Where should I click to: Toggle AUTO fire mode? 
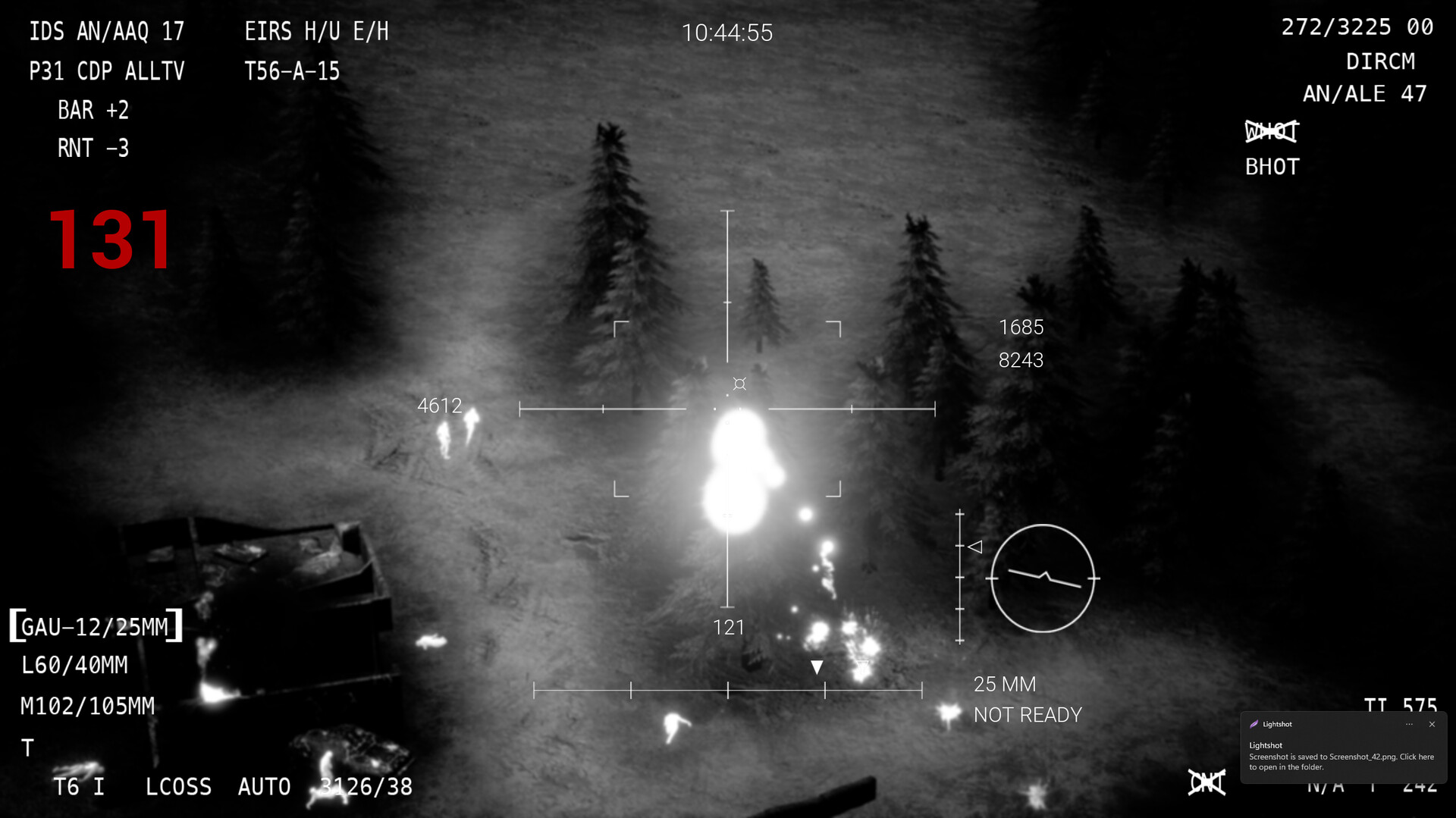coord(264,787)
